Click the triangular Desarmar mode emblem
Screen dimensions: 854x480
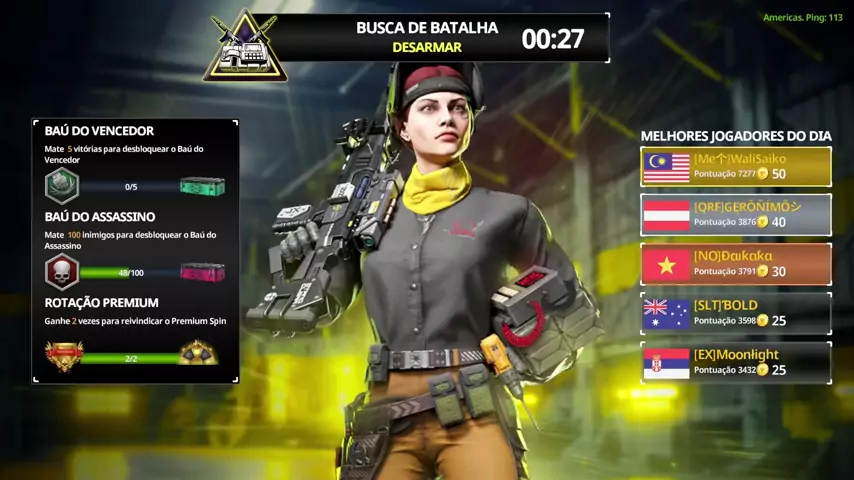tap(245, 48)
